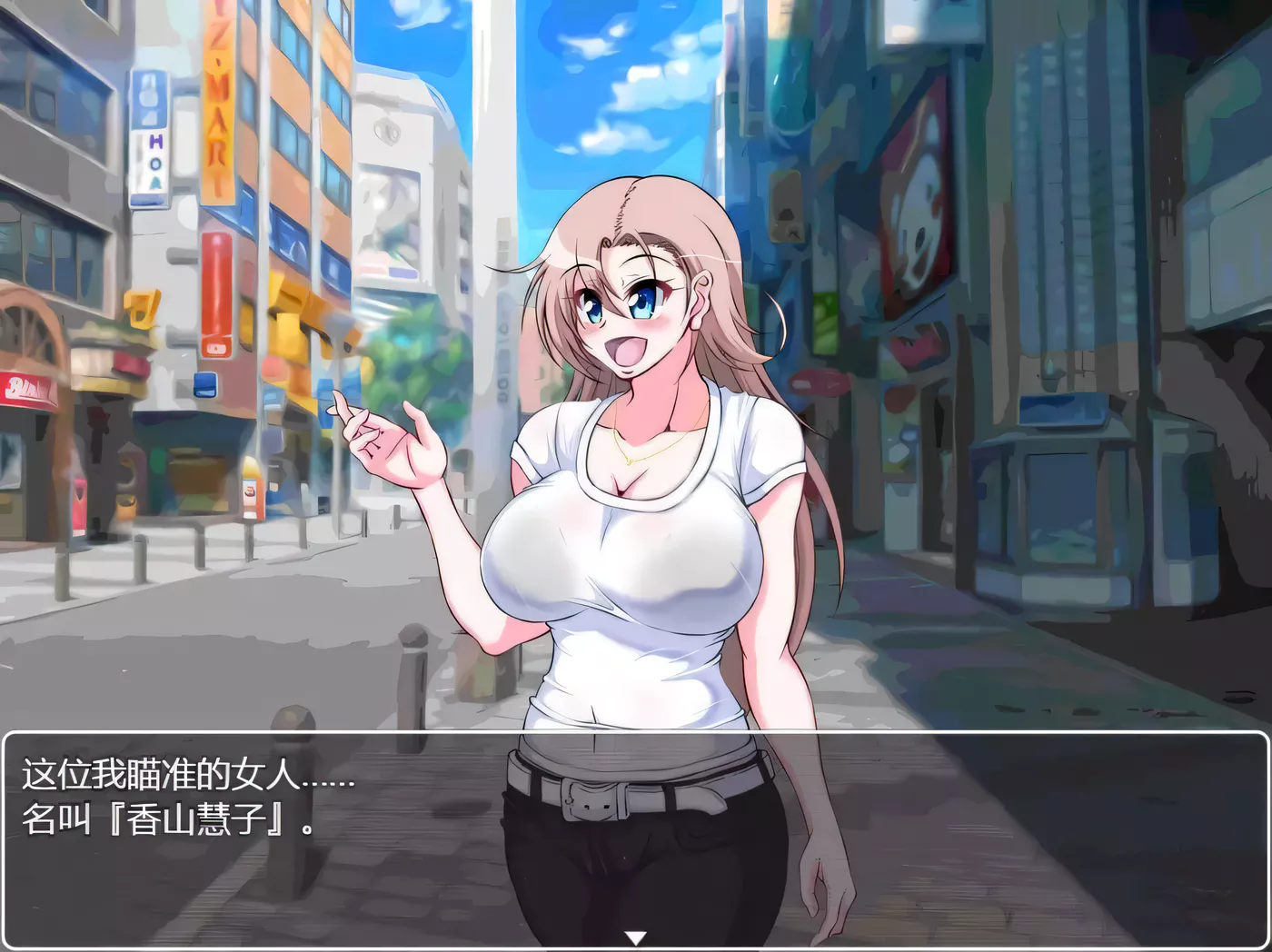Click the downward triangle continue indicator
Image resolution: width=1272 pixels, height=952 pixels.
click(636, 936)
